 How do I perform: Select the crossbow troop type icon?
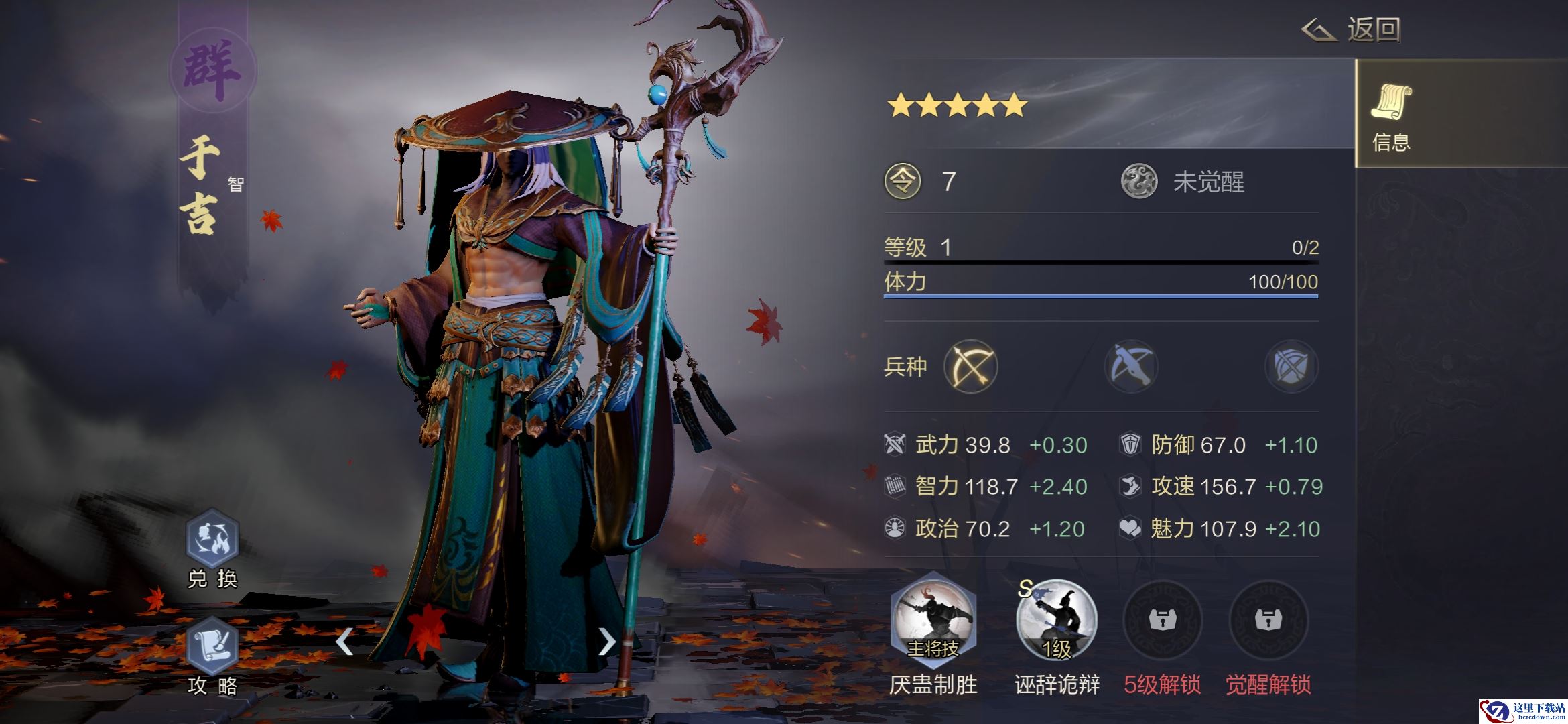[x=1131, y=366]
